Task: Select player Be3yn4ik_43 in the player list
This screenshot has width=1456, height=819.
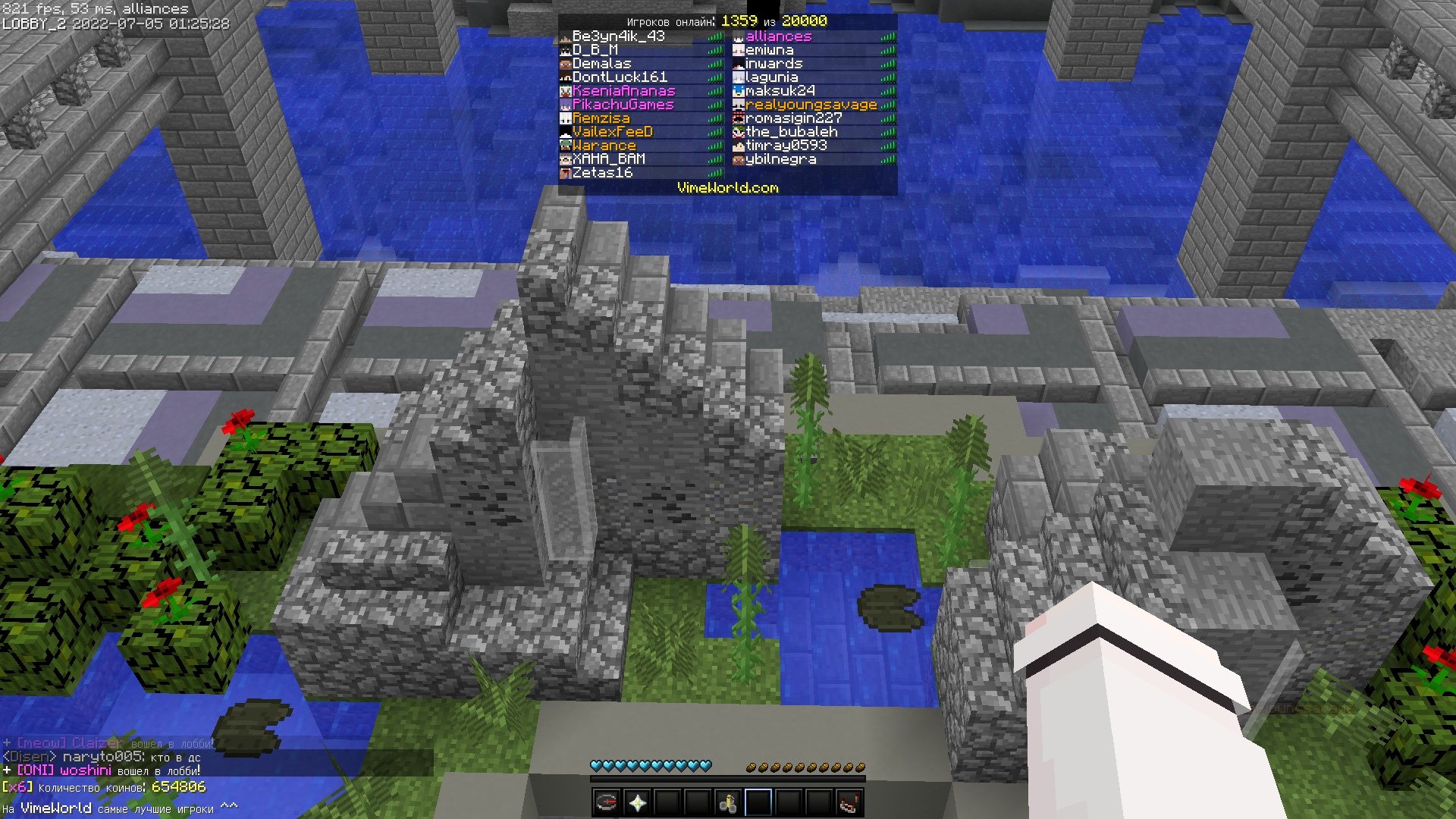Action: pyautogui.click(x=618, y=36)
